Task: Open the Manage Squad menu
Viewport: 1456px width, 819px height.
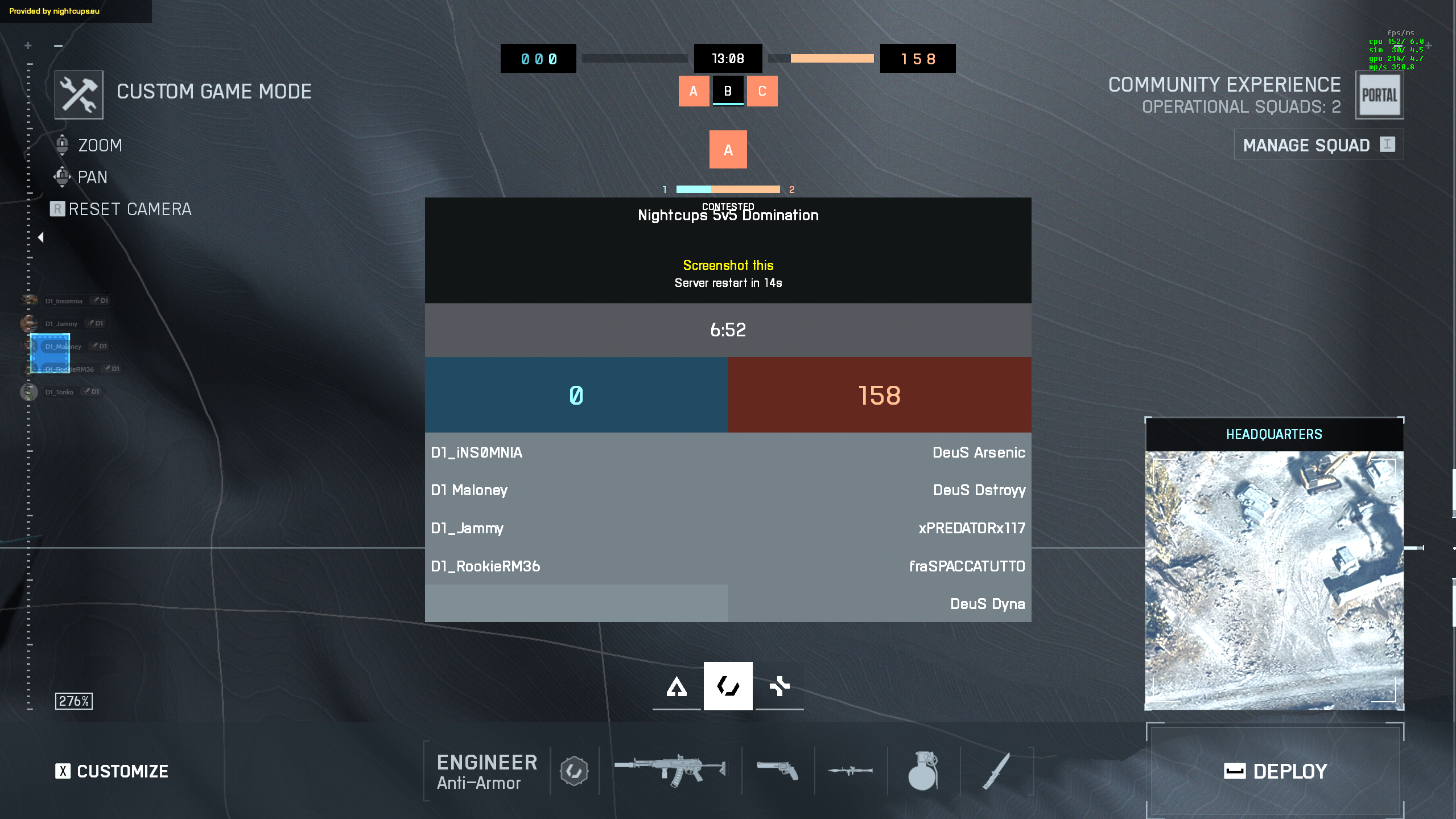Action: pyautogui.click(x=1318, y=145)
